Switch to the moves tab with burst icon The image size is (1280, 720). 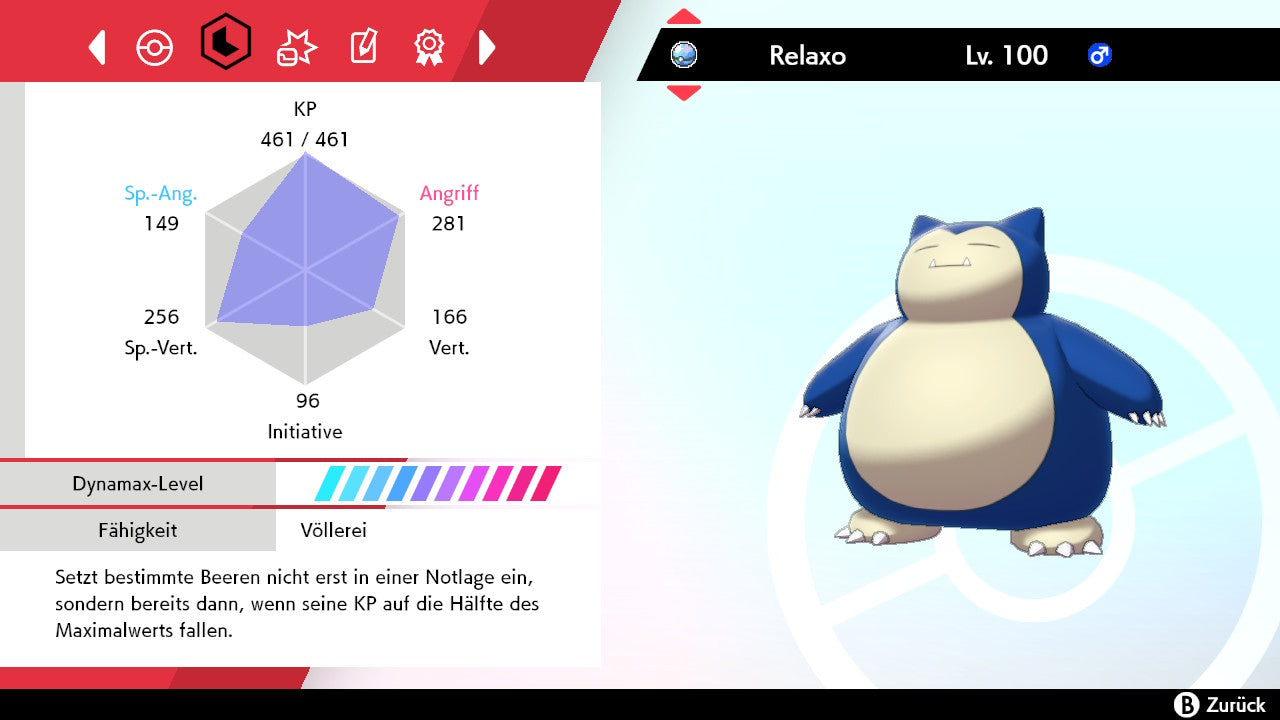pos(296,47)
